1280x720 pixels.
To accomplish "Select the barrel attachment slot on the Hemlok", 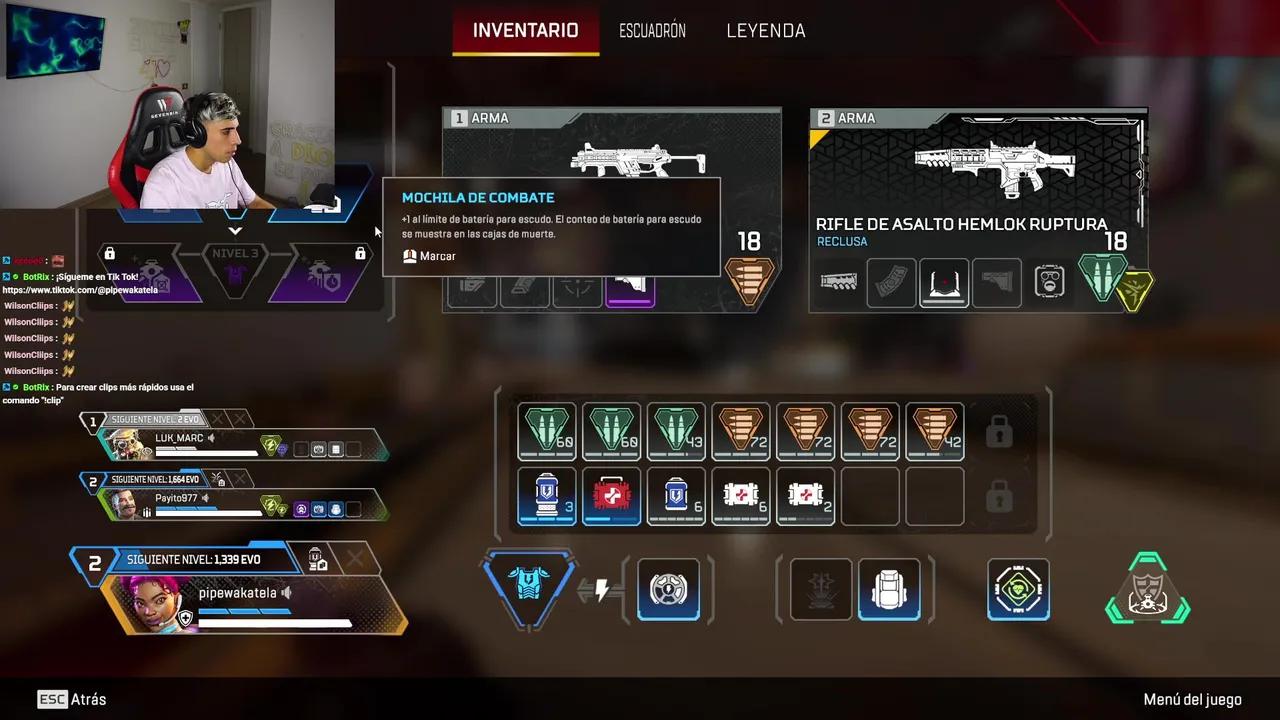I will [x=840, y=283].
